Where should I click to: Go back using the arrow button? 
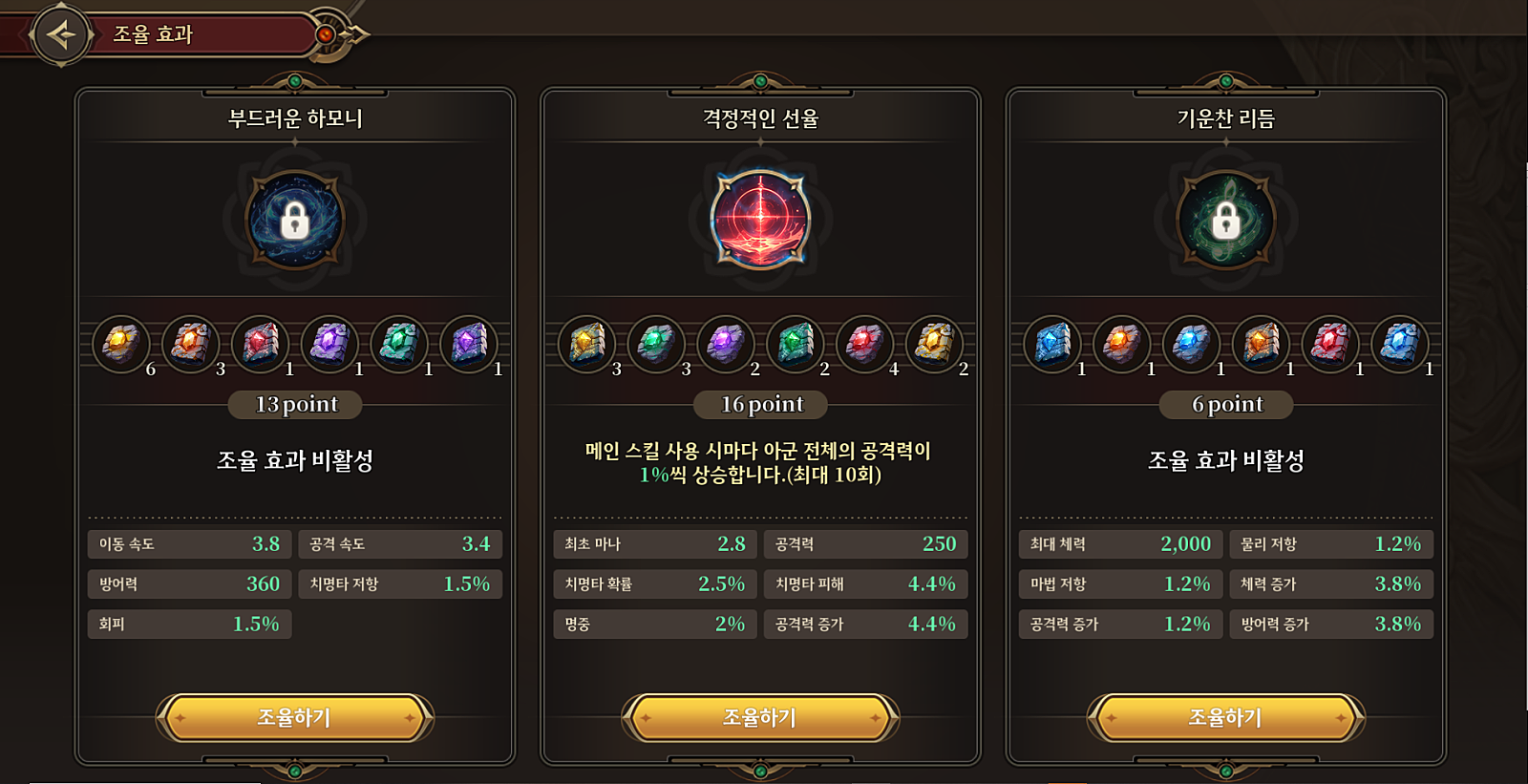click(x=62, y=35)
